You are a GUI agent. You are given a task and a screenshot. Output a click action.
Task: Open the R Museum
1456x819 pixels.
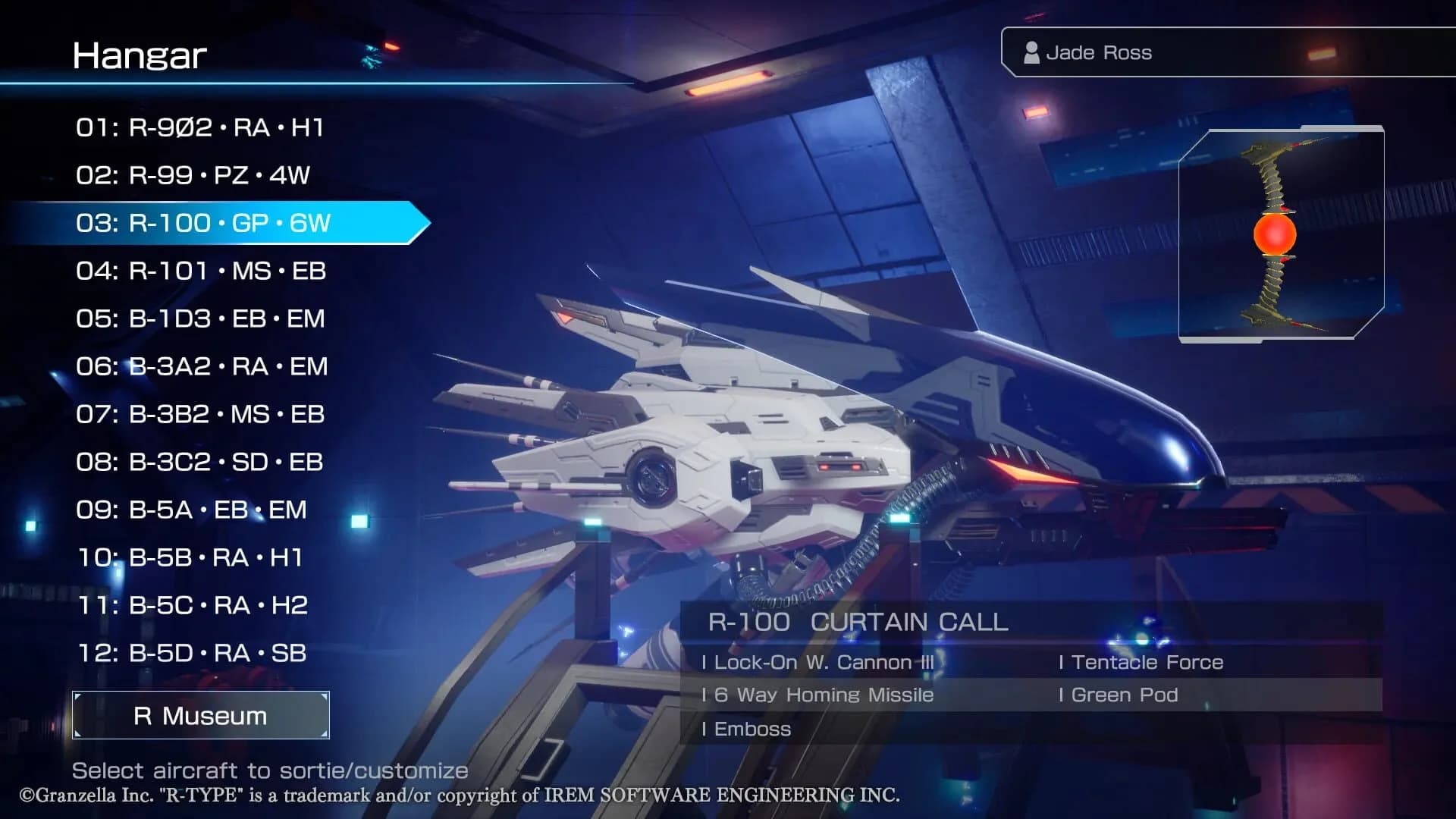click(200, 715)
